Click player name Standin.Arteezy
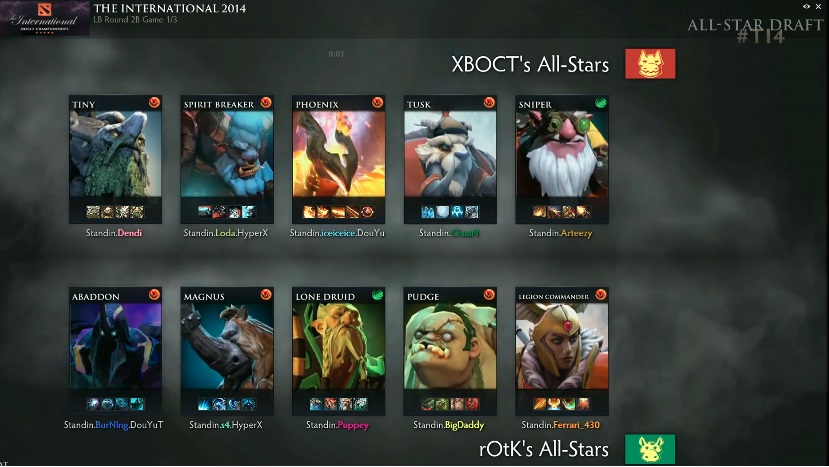The width and height of the screenshot is (829, 467). [x=562, y=233]
